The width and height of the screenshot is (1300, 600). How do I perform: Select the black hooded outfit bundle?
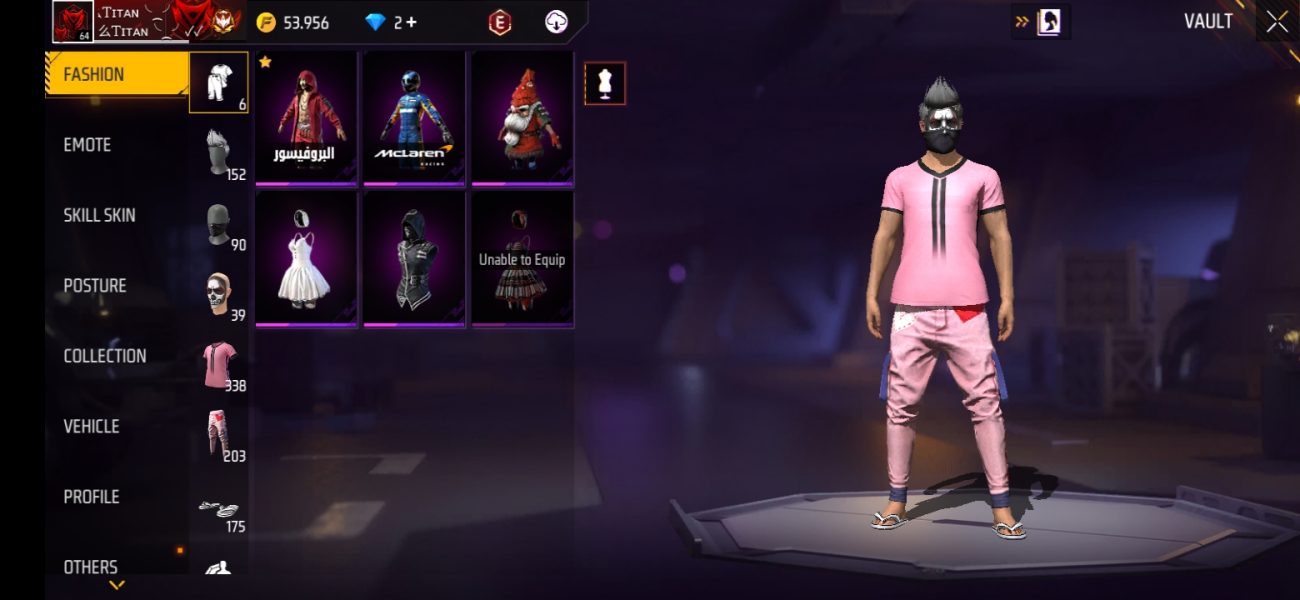tap(414, 257)
